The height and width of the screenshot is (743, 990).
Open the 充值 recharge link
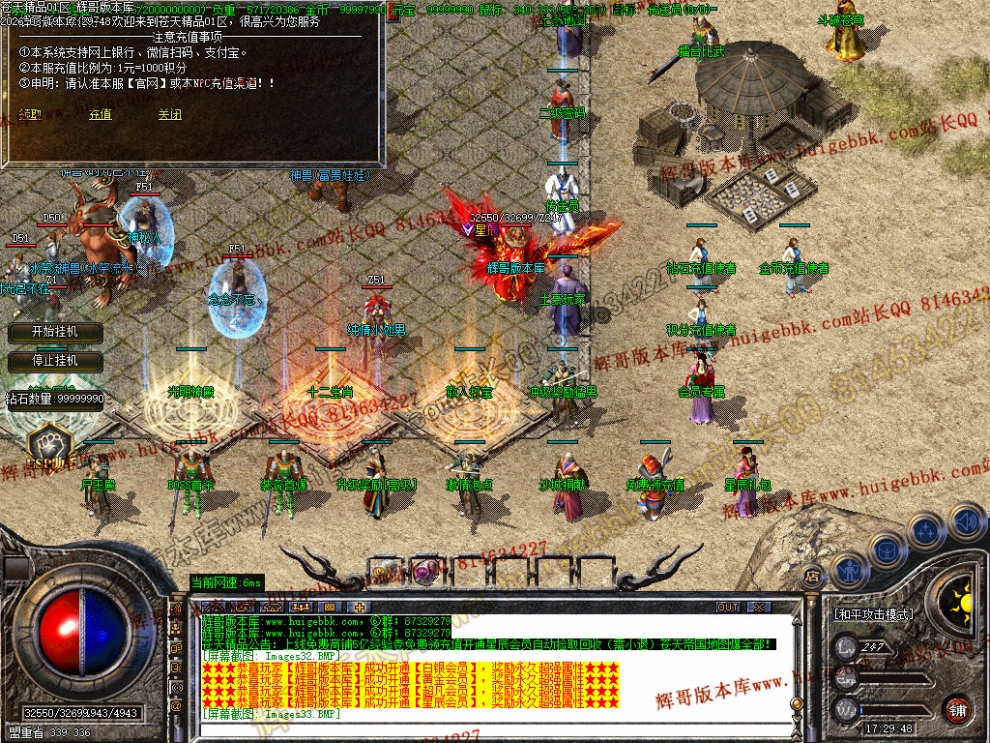[x=100, y=115]
